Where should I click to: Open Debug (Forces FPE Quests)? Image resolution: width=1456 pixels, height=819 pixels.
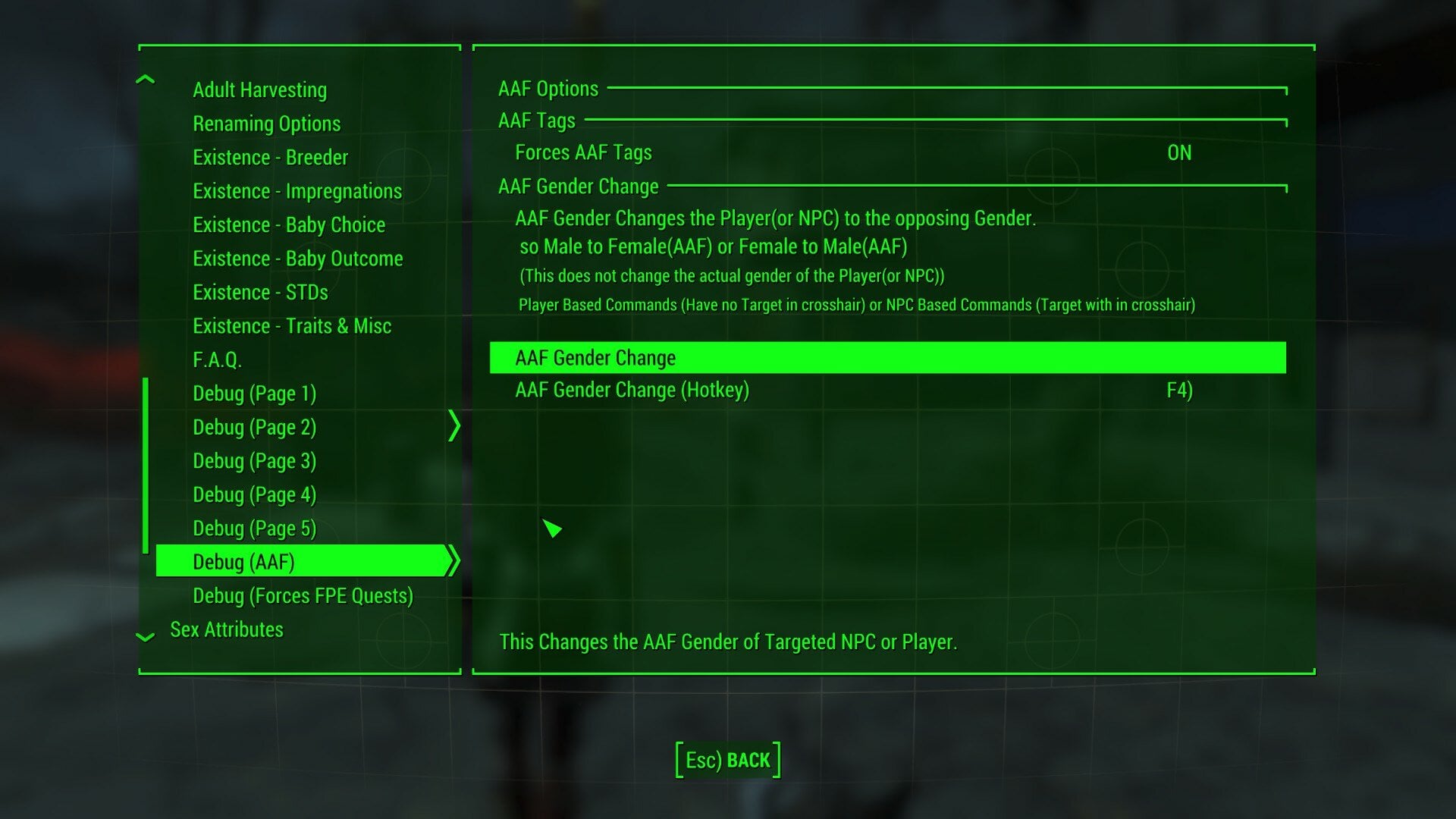(x=303, y=596)
